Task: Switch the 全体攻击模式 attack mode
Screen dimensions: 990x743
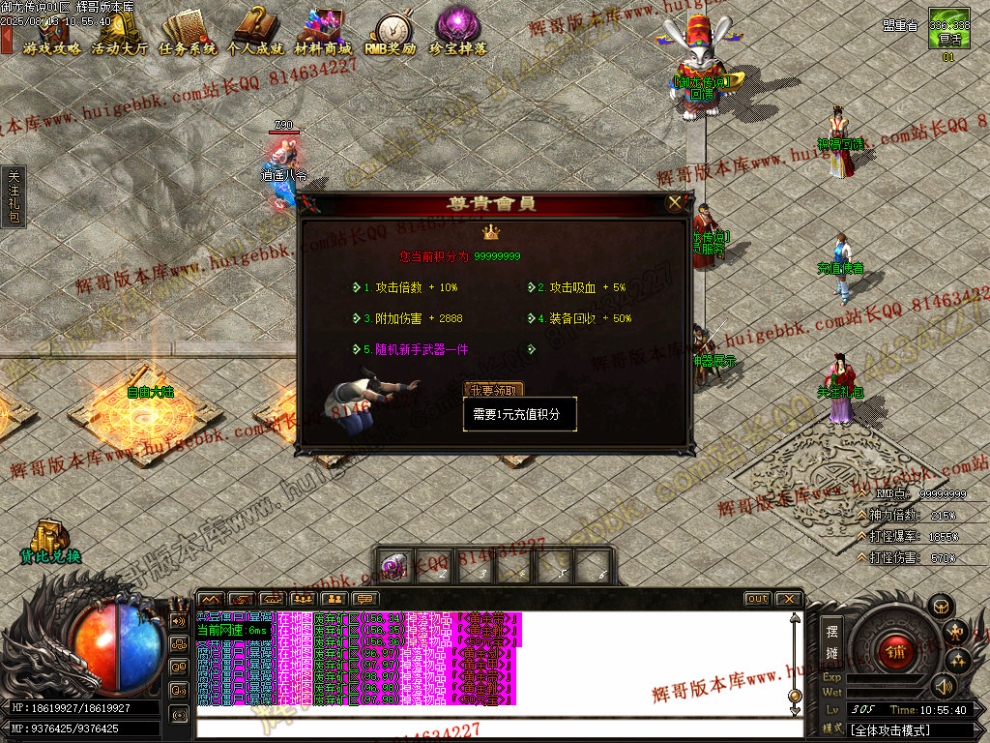Action: pyautogui.click(x=890, y=730)
